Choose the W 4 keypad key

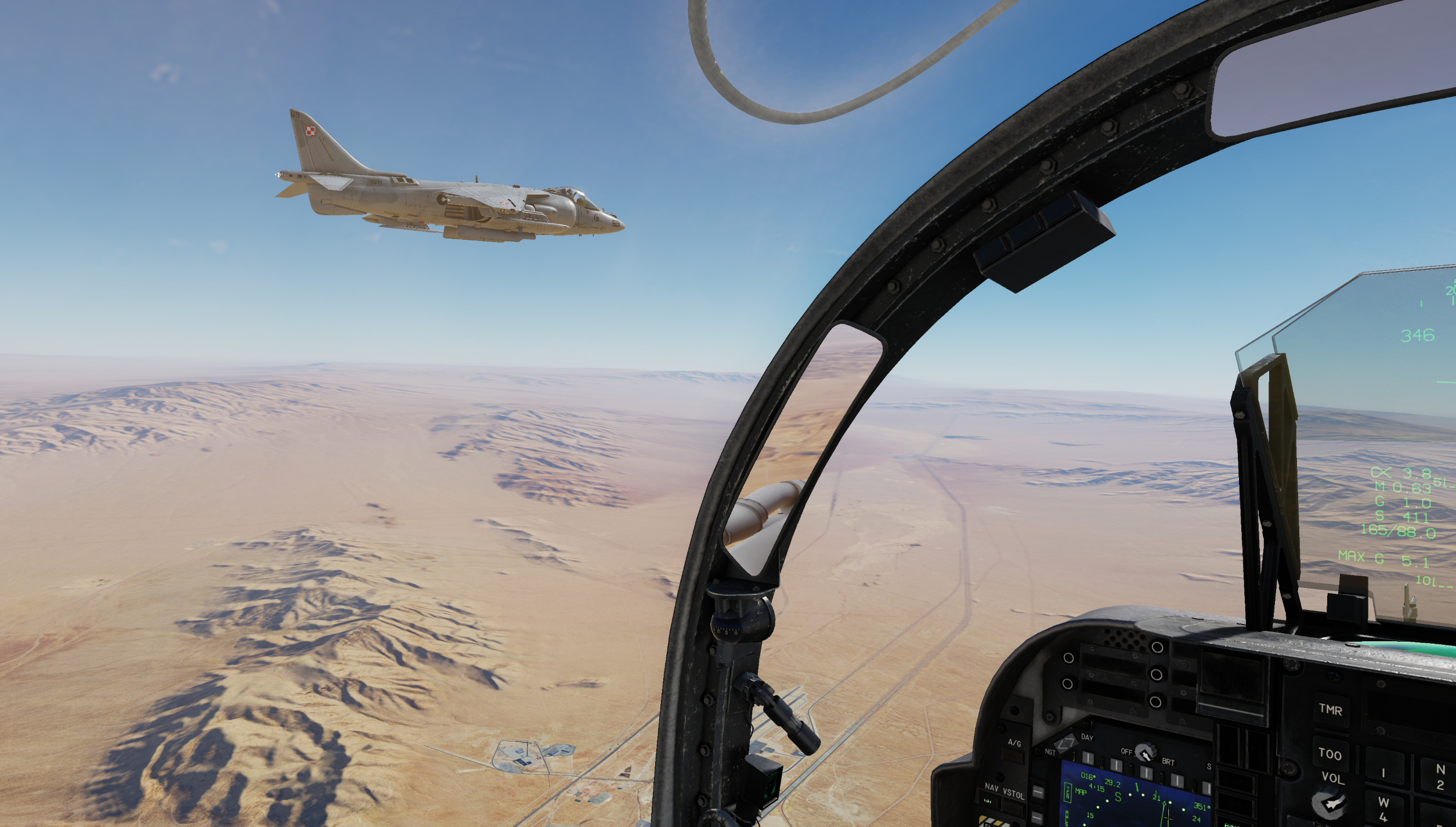point(1383,809)
